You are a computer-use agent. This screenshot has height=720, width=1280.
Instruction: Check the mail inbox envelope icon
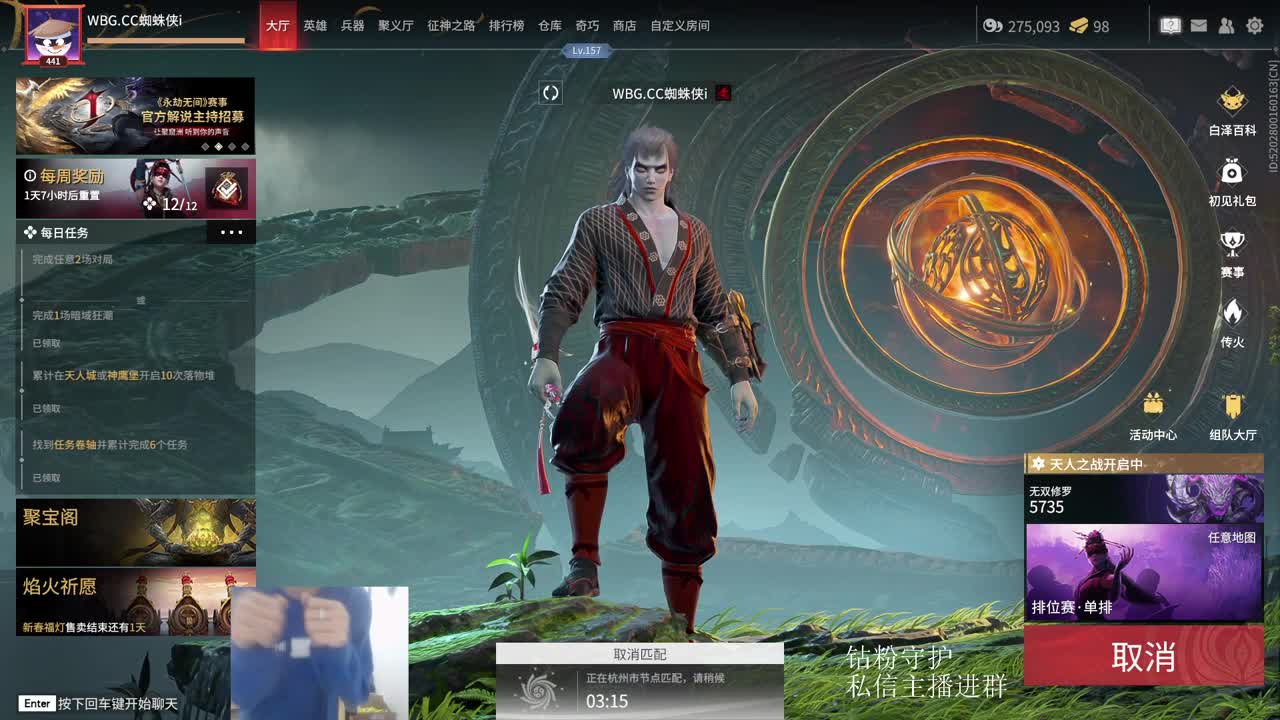pyautogui.click(x=1198, y=26)
